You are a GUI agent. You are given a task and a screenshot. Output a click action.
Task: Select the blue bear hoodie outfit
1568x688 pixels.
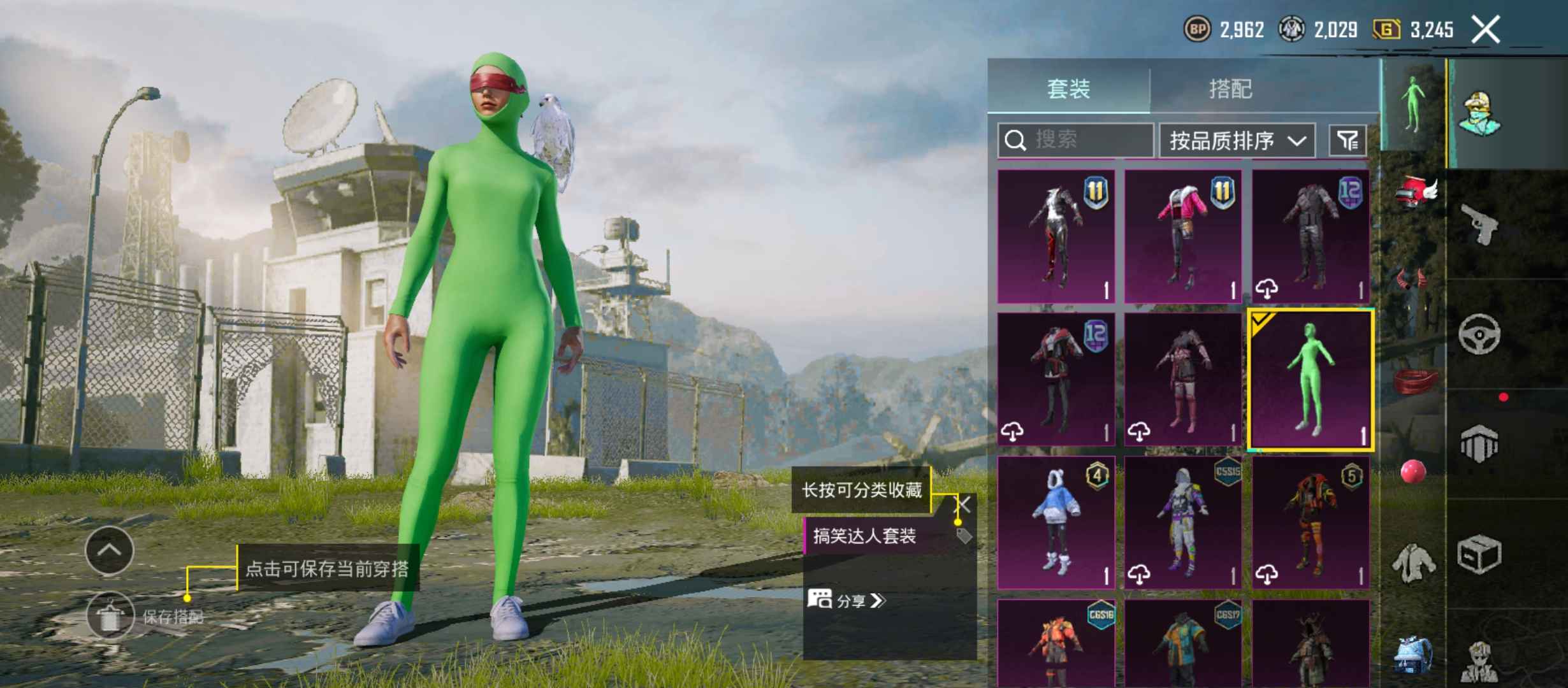1056,522
